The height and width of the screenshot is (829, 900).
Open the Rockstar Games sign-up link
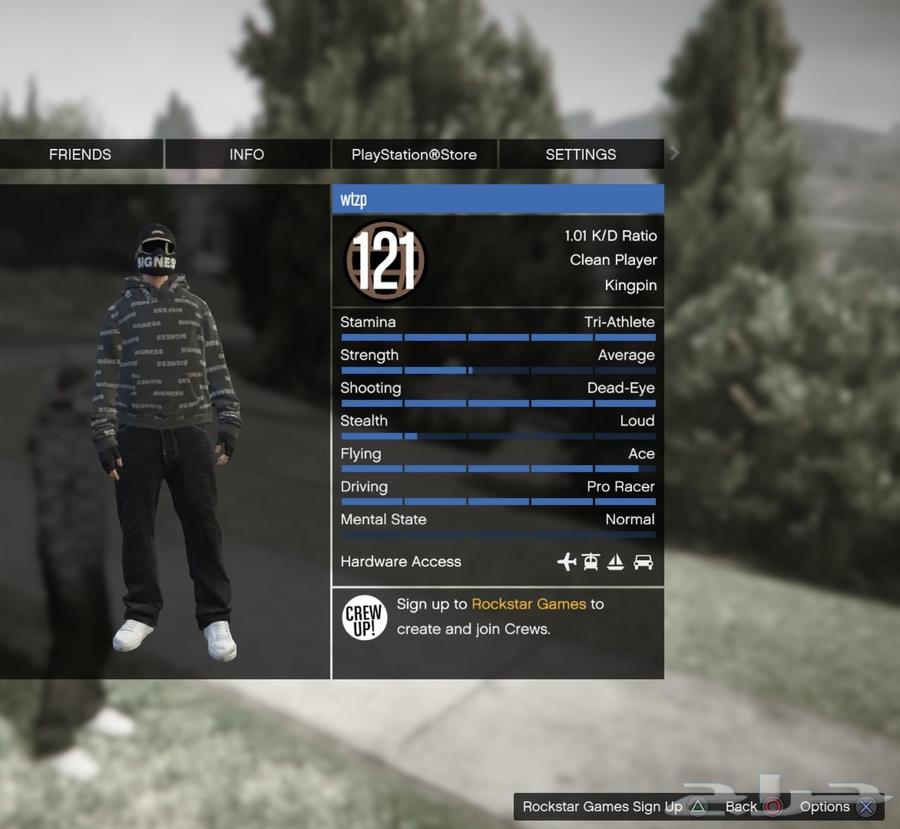[x=529, y=604]
